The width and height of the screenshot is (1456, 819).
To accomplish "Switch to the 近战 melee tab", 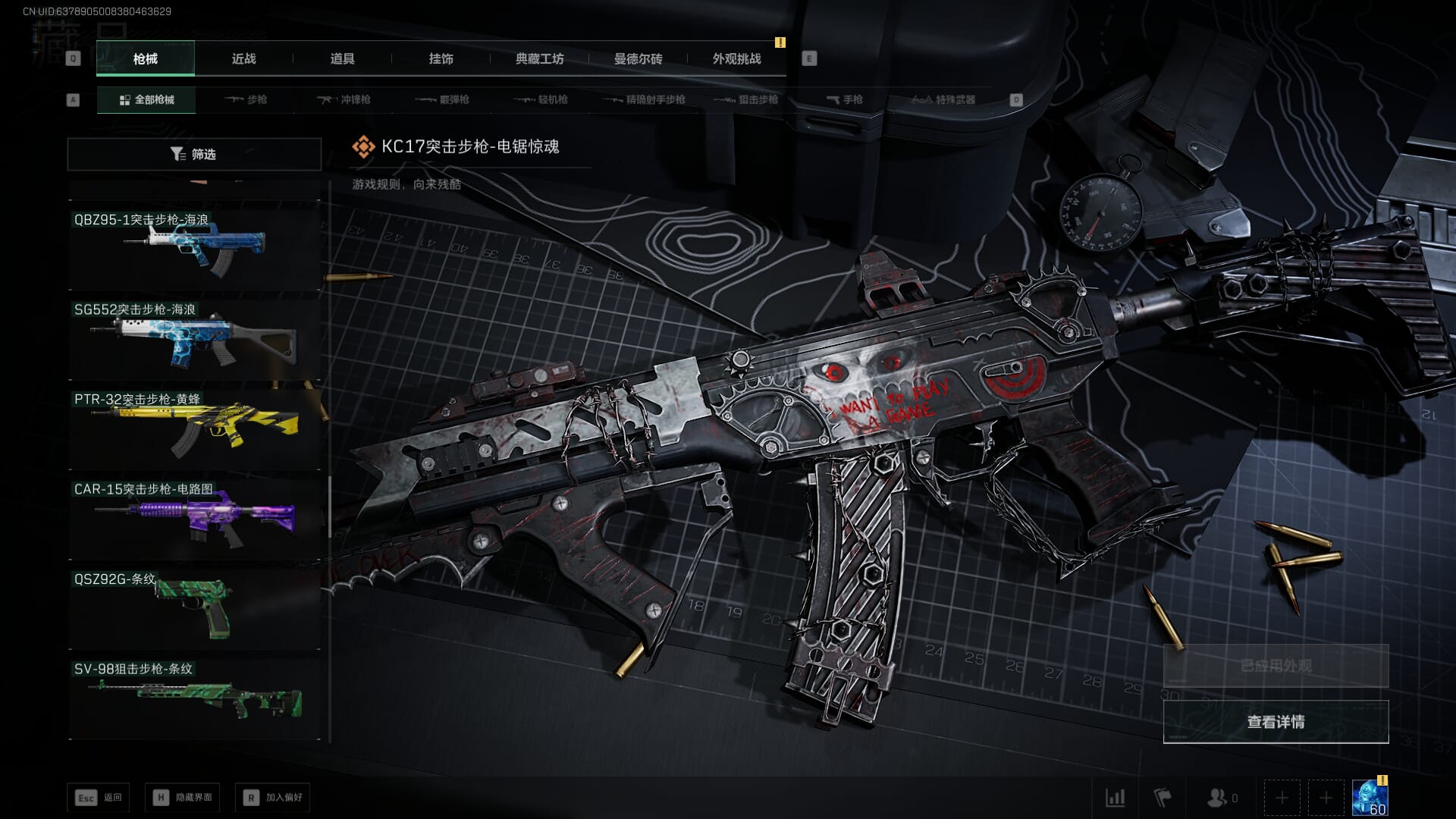I will 243,58.
